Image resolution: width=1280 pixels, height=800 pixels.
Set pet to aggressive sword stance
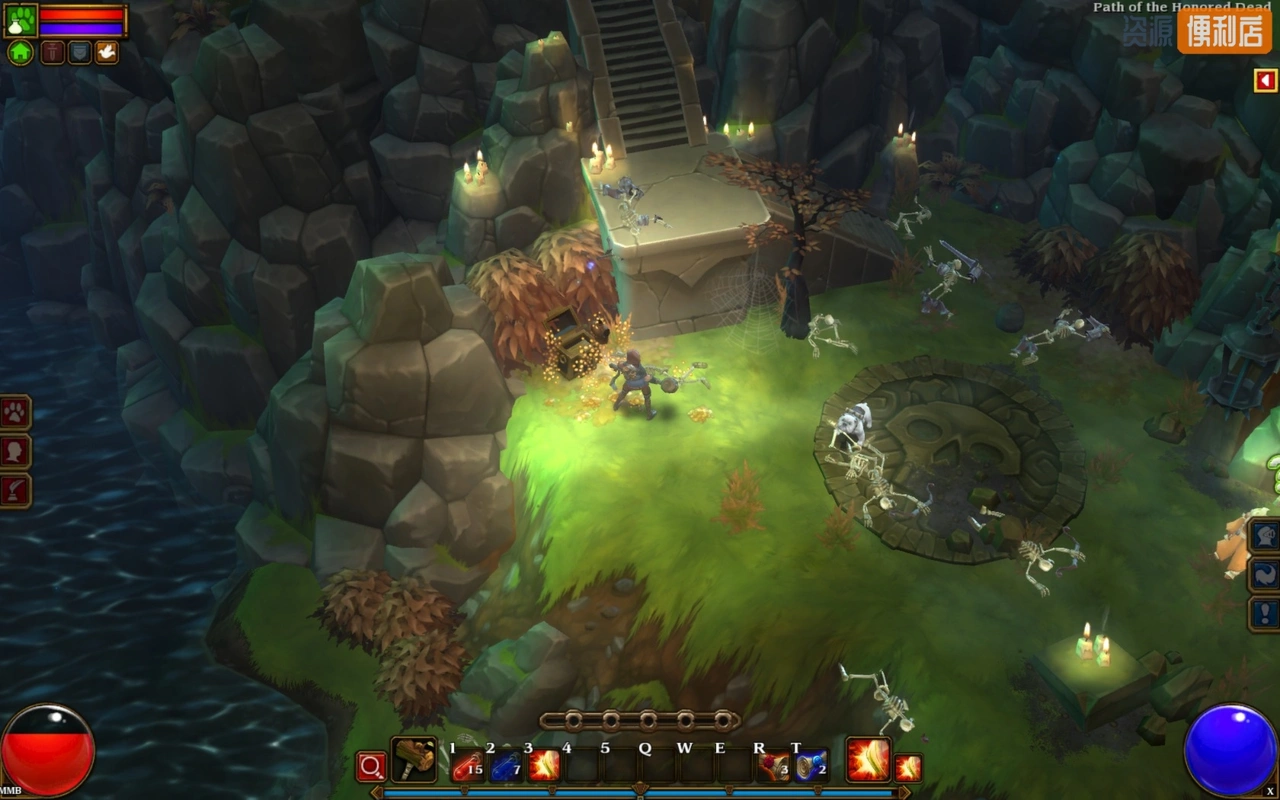tap(52, 52)
